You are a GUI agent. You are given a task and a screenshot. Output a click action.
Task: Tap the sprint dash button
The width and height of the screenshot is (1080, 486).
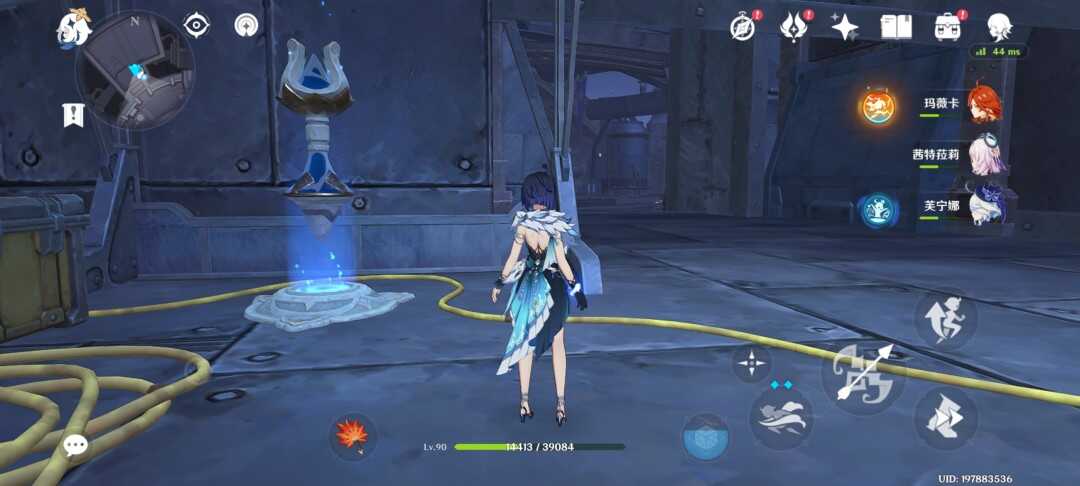tap(945, 417)
